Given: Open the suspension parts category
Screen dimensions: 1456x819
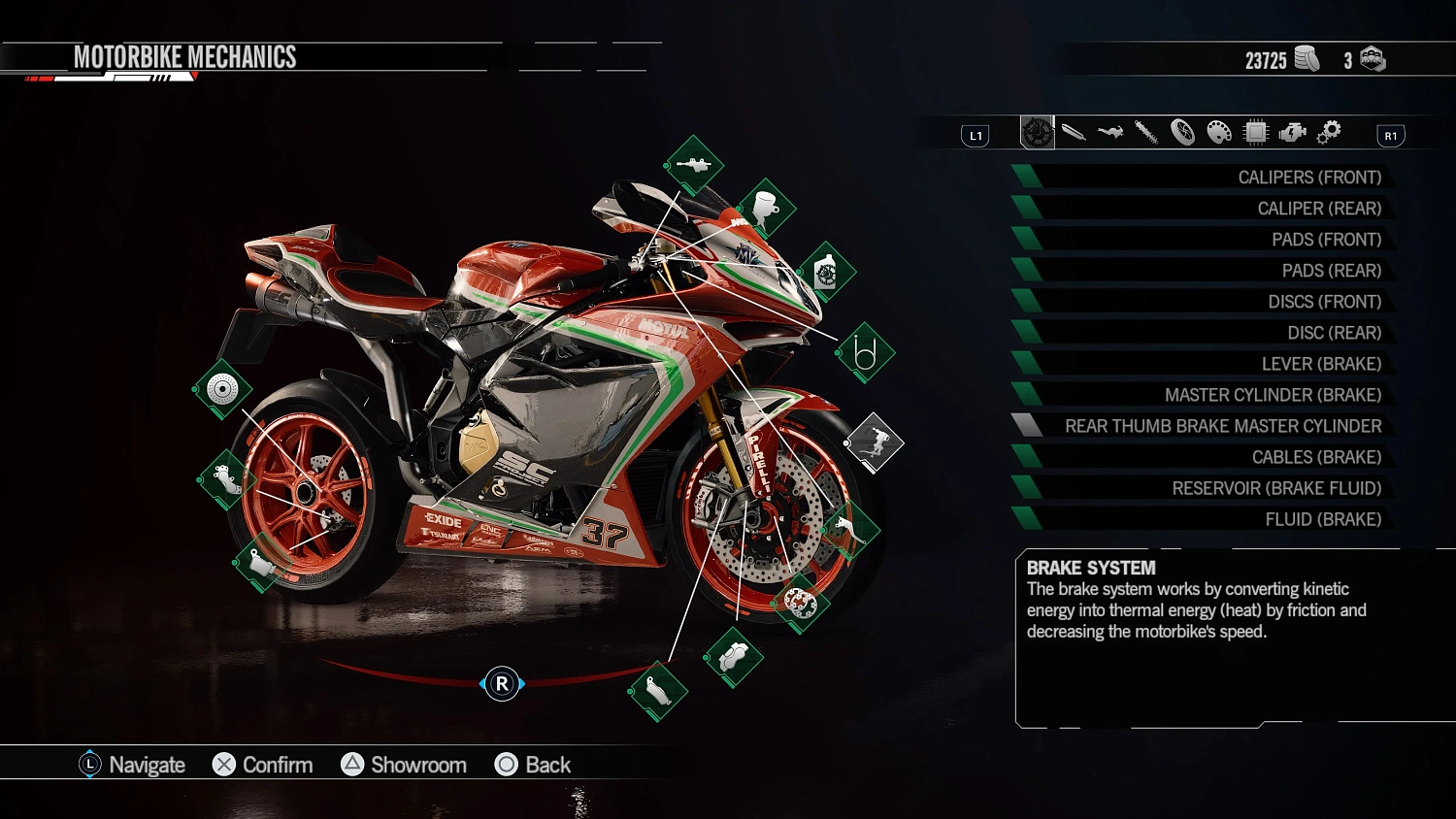Looking at the screenshot, I should 1145,132.
